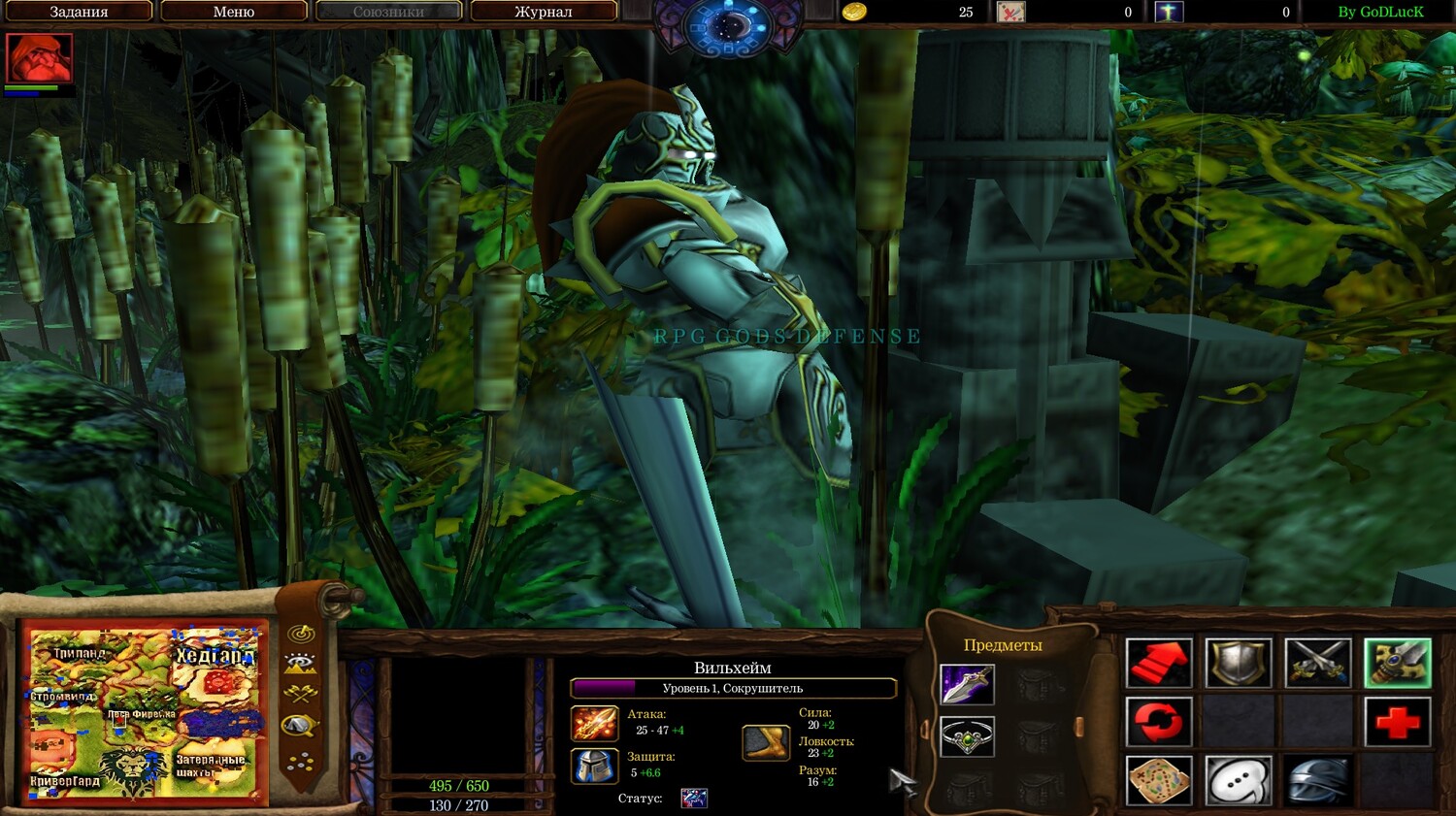Viewport: 1456px width, 816px height.
Task: Click the minimap world map
Action: (x=145, y=713)
